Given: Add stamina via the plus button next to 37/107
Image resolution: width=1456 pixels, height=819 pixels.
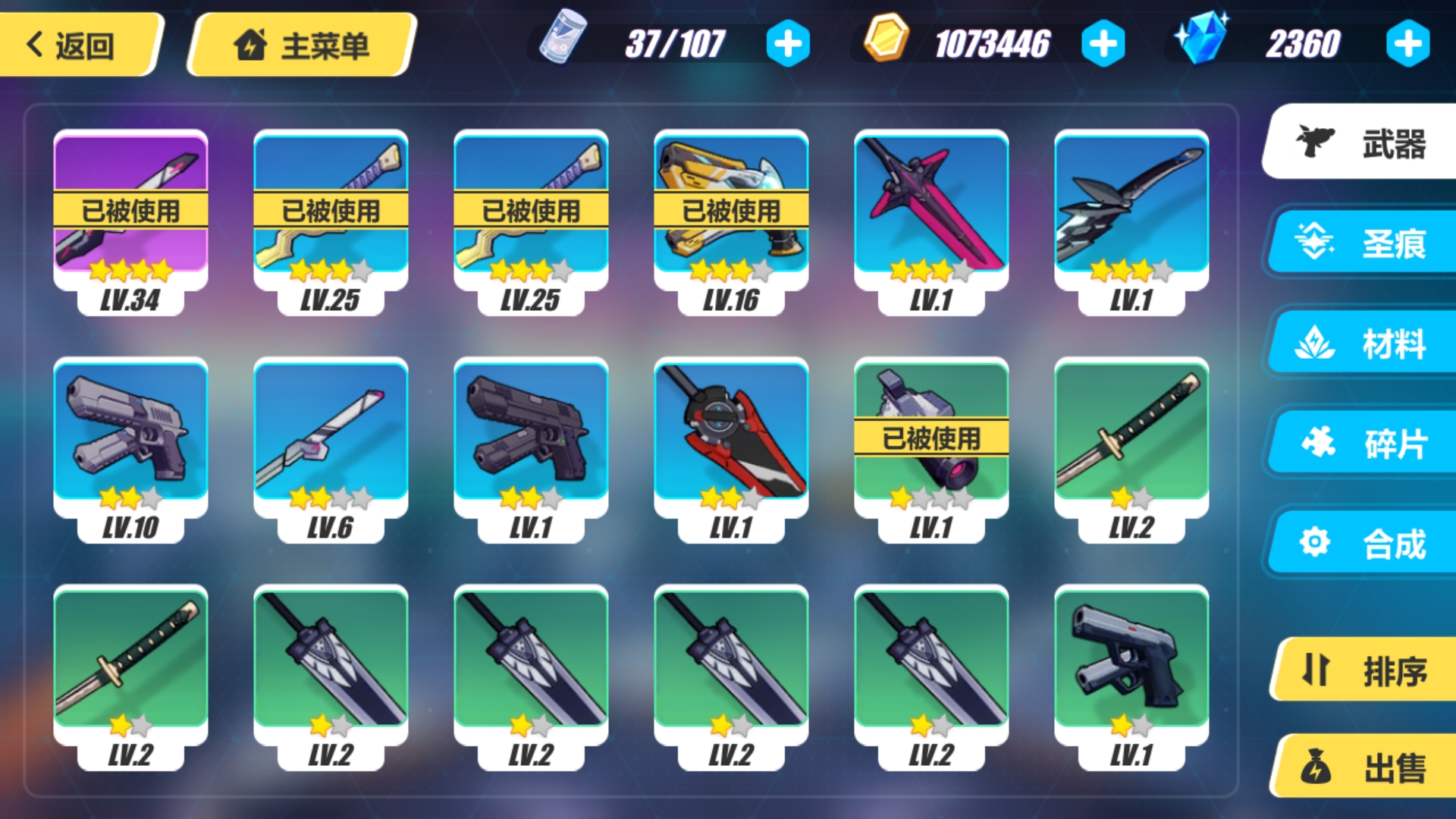Looking at the screenshot, I should [x=787, y=43].
